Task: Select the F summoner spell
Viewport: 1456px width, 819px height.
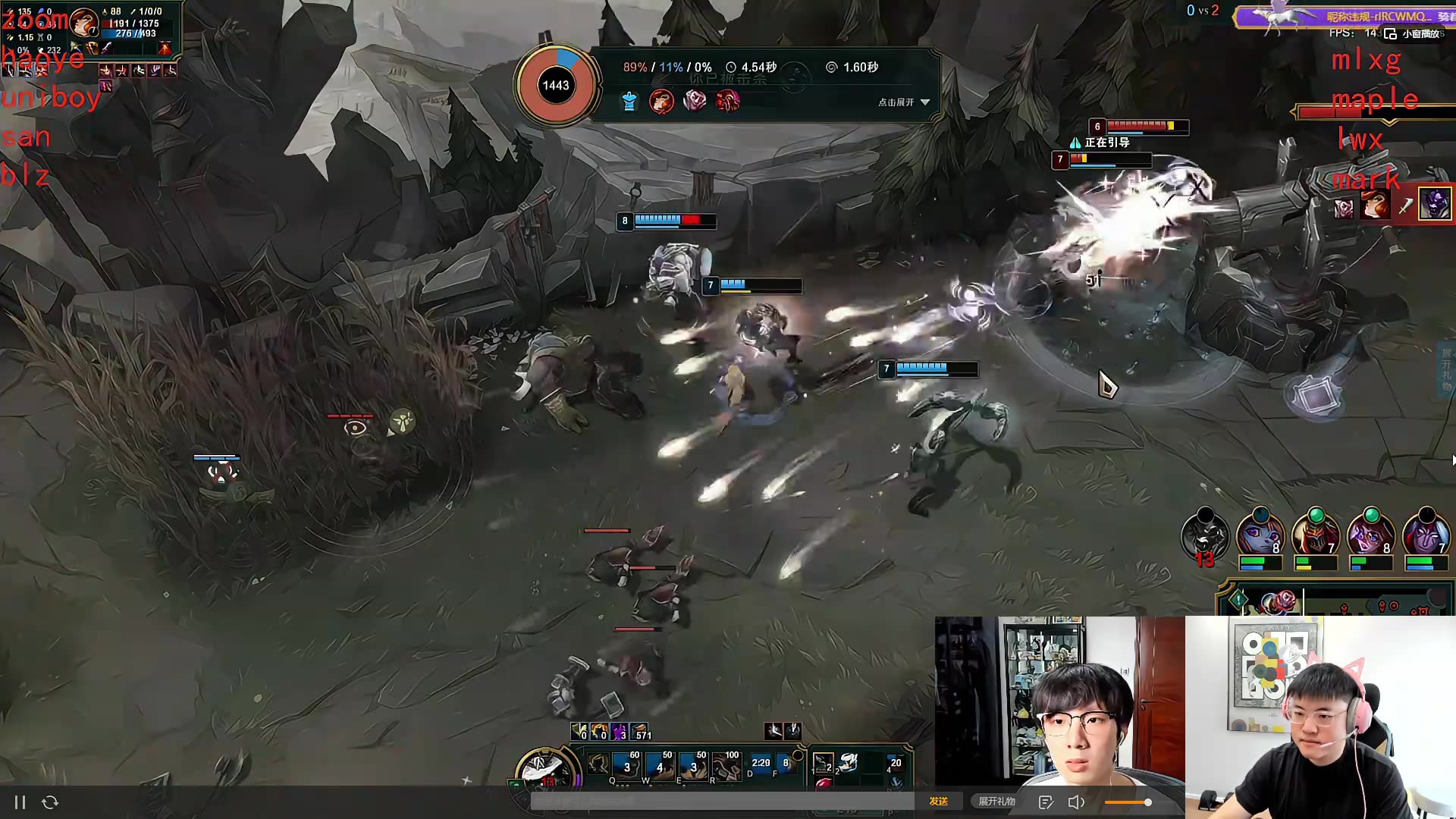Action: 785,763
